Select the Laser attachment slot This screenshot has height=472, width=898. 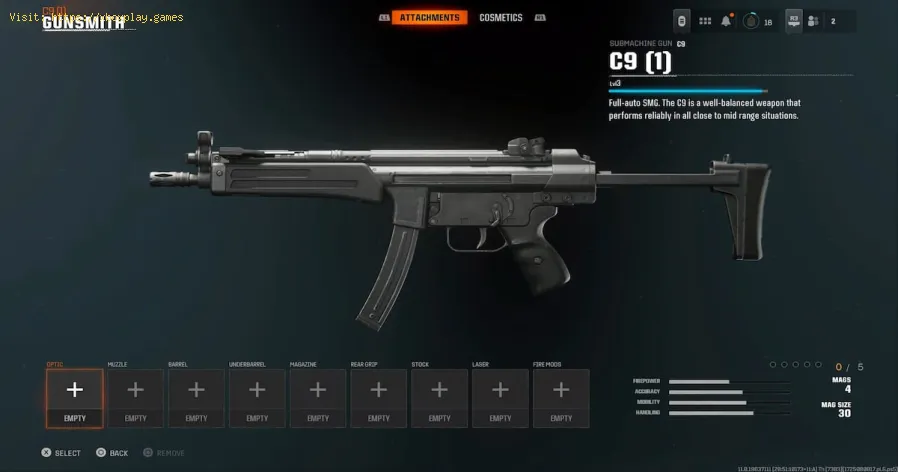(x=501, y=398)
